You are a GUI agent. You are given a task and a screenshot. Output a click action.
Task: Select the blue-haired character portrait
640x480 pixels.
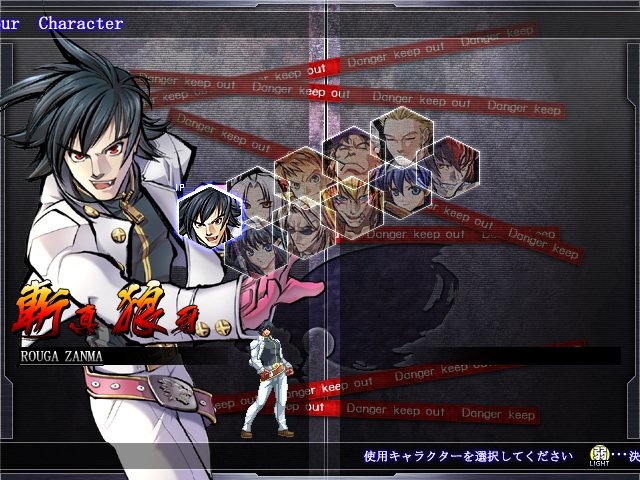point(399,187)
